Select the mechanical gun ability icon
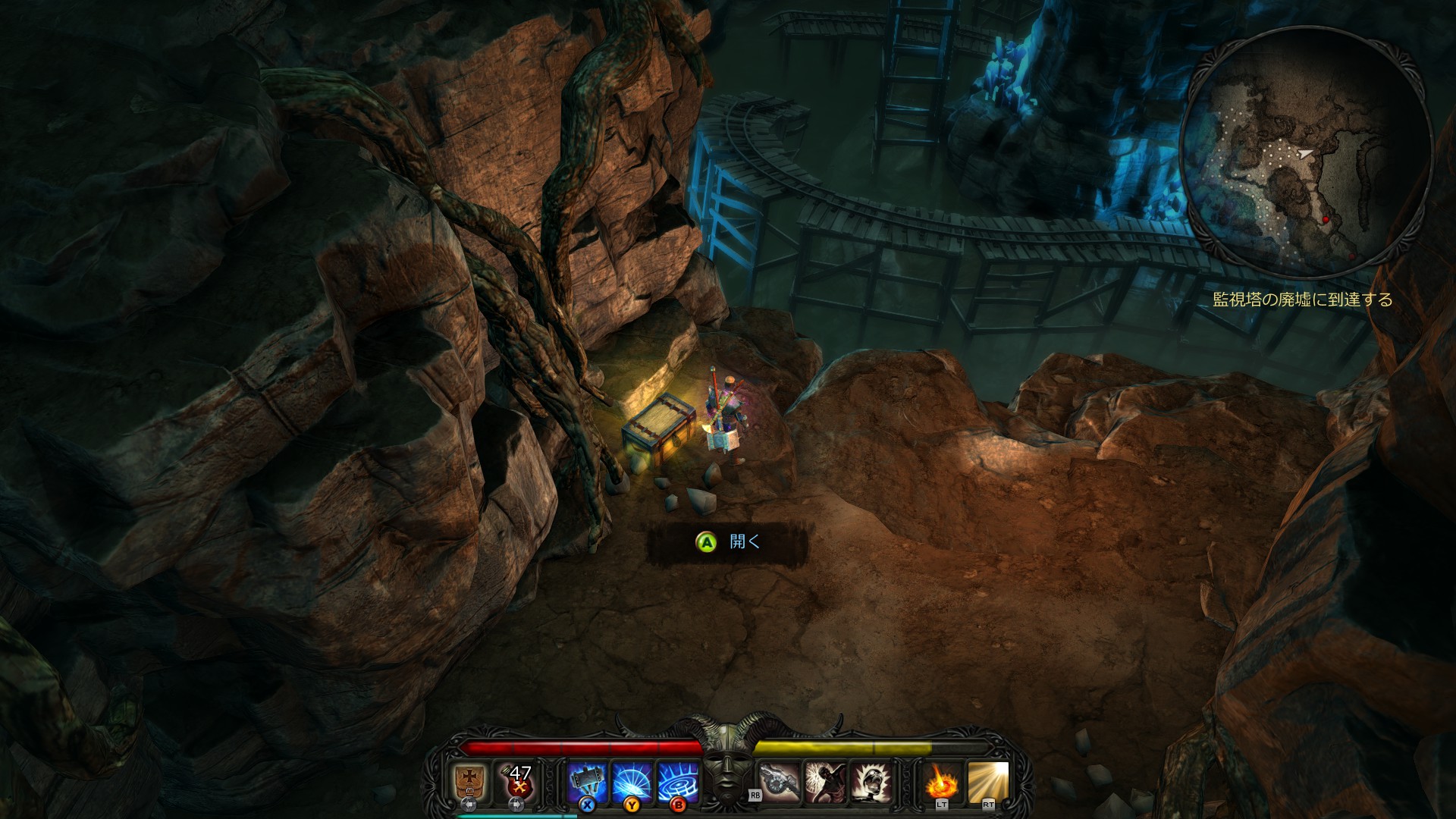The height and width of the screenshot is (819, 1456). click(781, 782)
